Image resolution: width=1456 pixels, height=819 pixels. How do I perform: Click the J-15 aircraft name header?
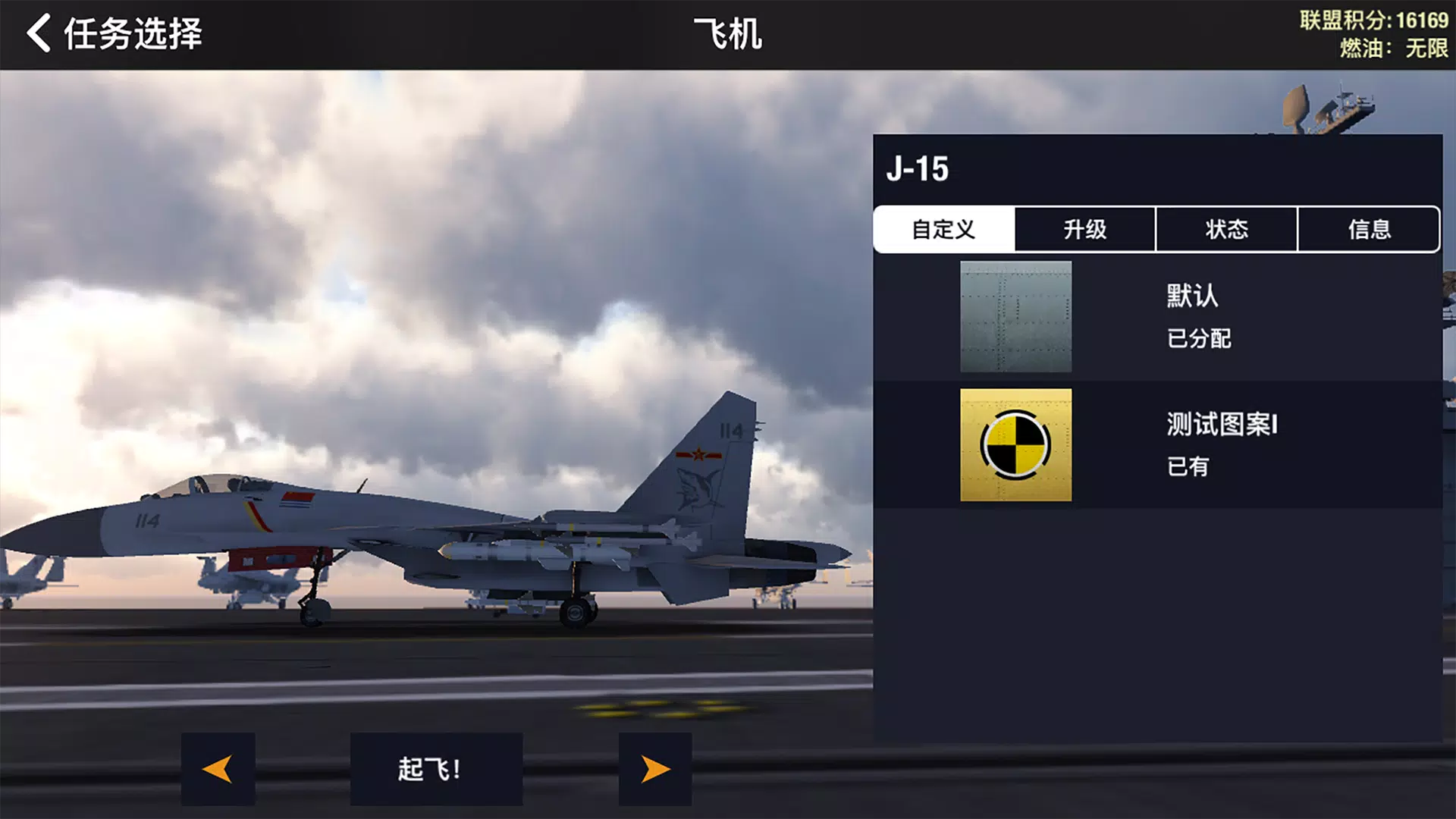click(x=917, y=170)
